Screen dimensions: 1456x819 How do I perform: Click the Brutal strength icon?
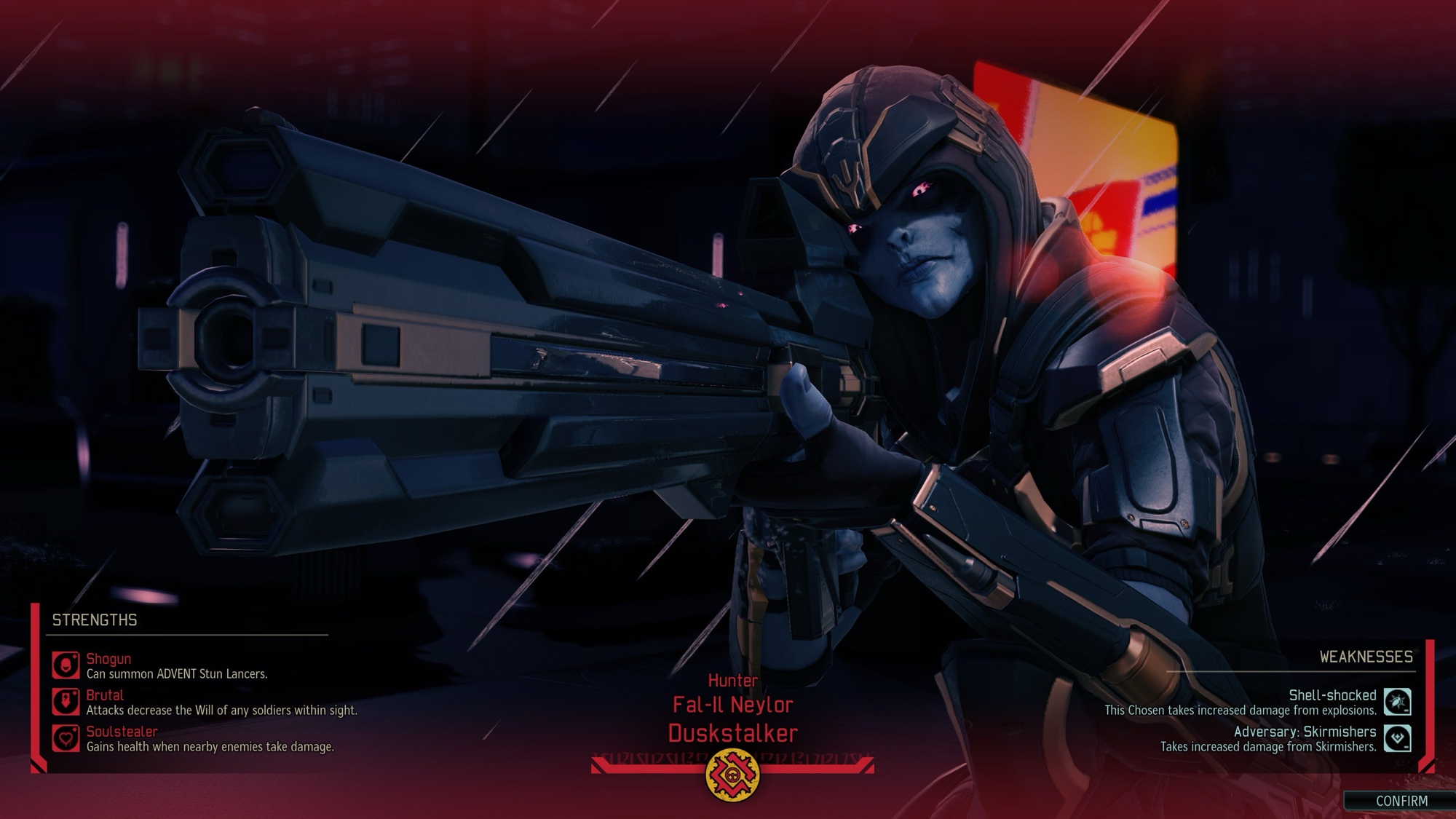[66, 702]
